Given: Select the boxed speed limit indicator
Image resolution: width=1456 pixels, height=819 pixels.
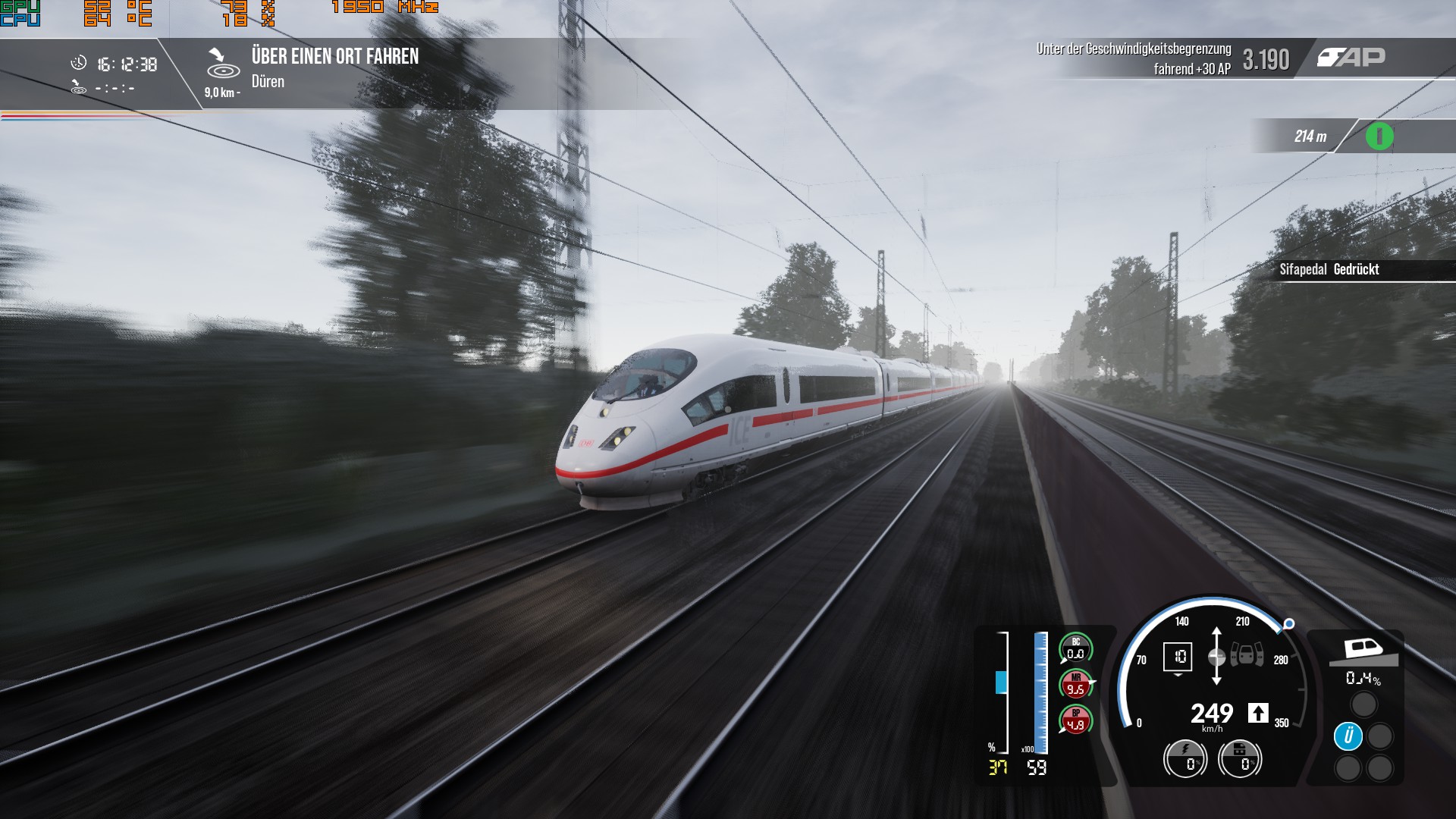Looking at the screenshot, I should pos(1179,657).
